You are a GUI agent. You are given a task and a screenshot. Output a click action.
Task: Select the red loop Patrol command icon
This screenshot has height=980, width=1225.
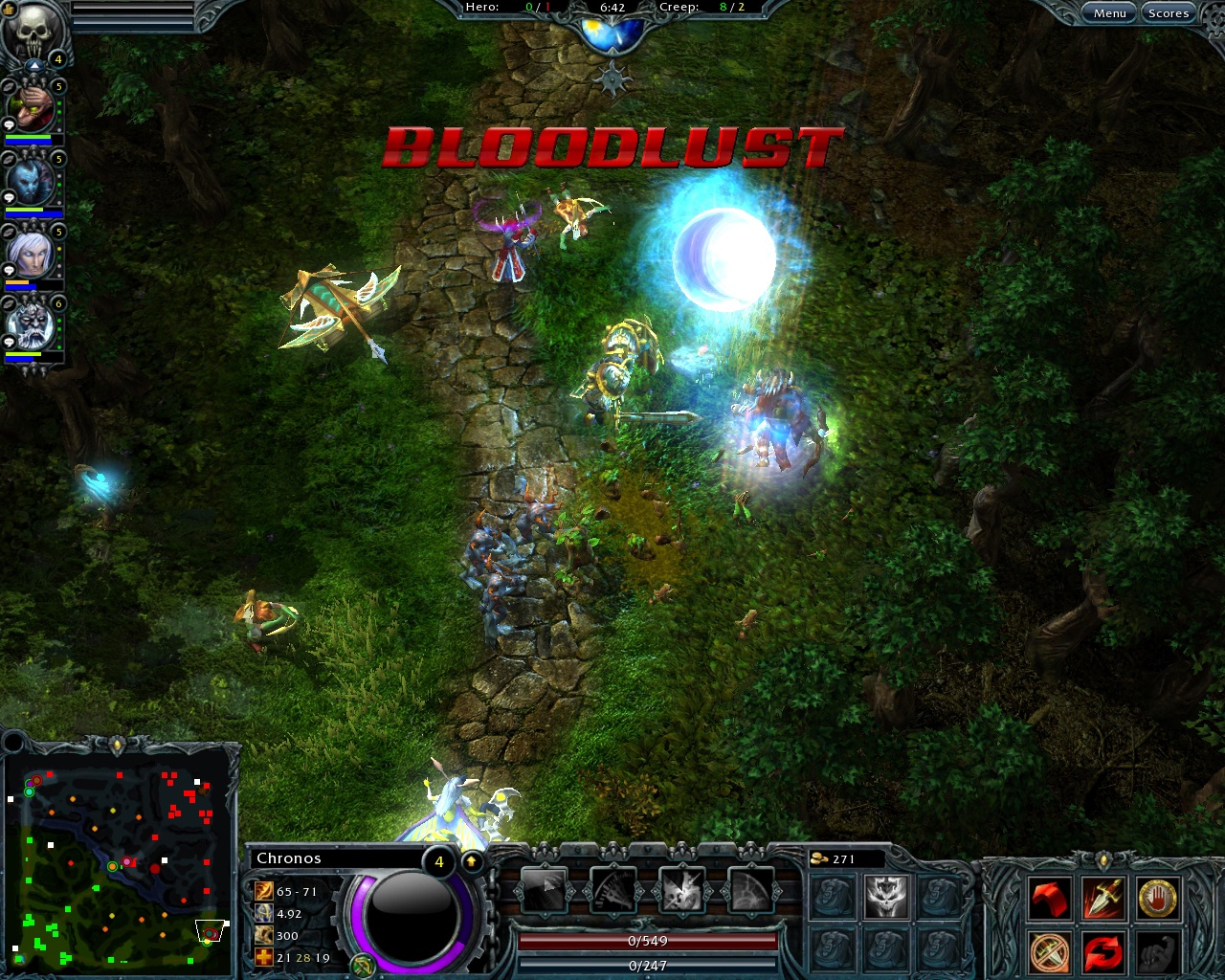point(1103,950)
